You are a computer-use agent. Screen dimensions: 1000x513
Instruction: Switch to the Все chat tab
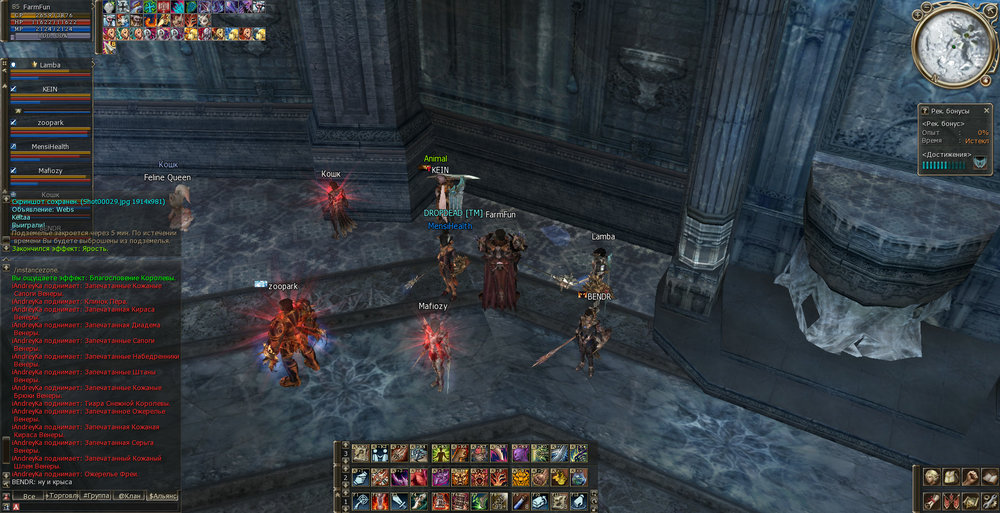30,495
